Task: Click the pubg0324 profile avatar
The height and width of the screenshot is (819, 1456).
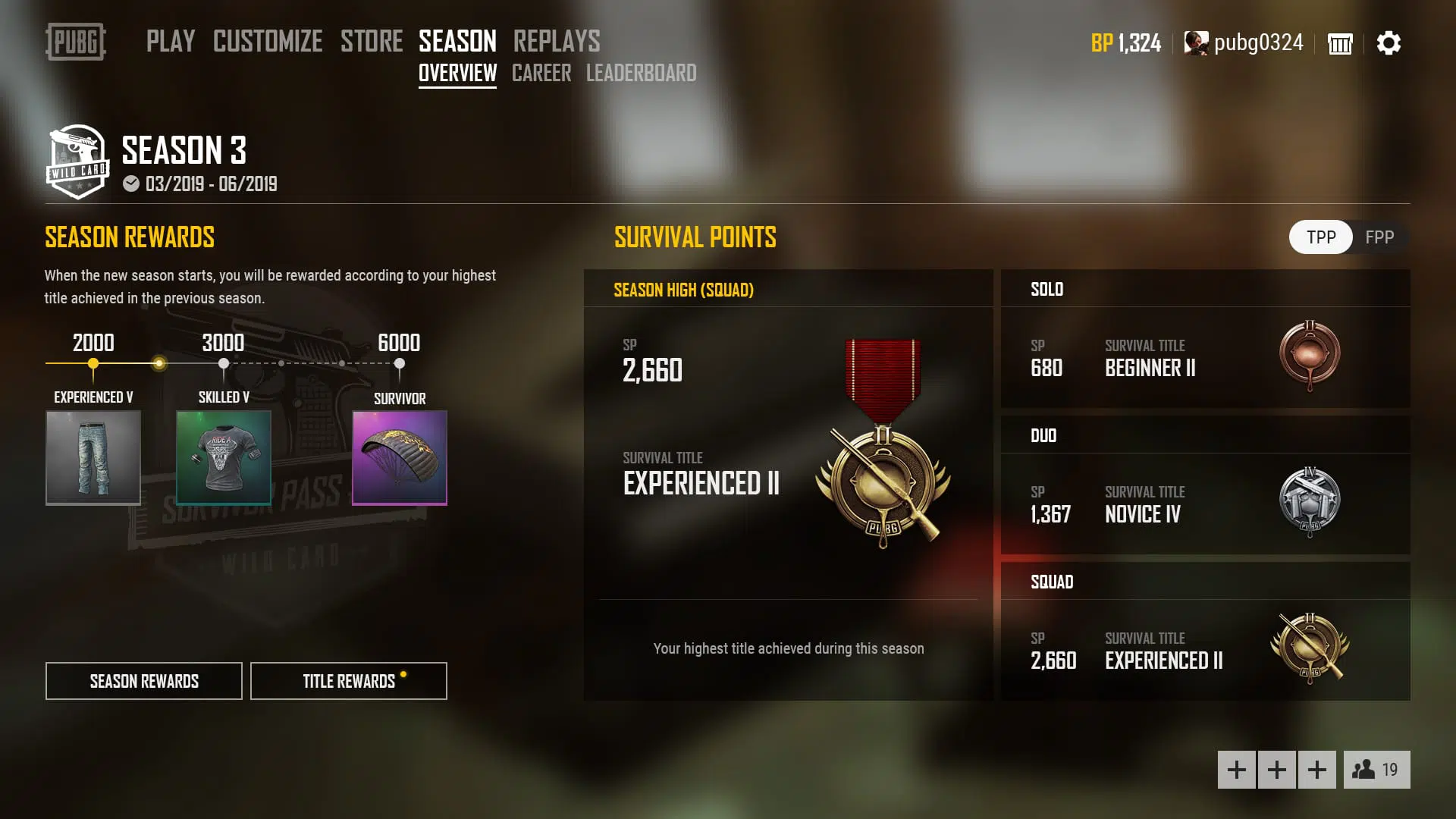Action: point(1198,43)
